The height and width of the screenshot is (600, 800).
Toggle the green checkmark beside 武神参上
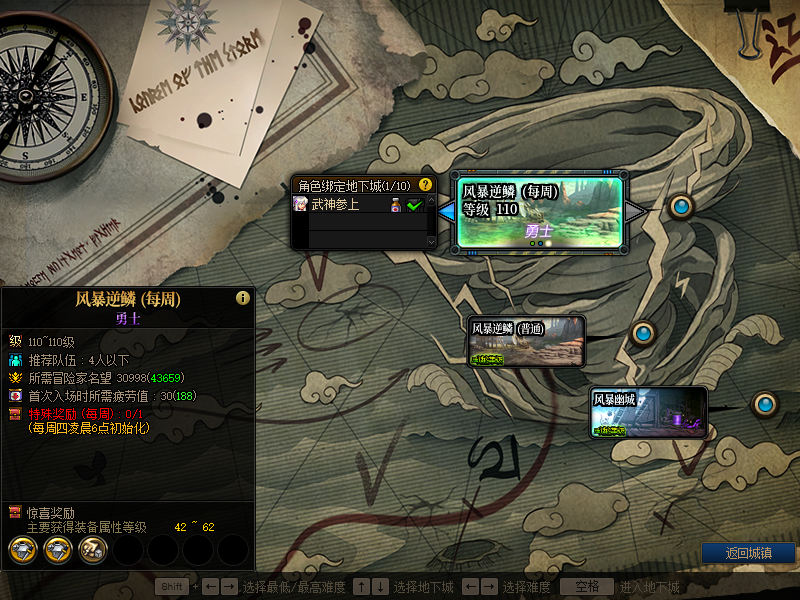point(414,205)
